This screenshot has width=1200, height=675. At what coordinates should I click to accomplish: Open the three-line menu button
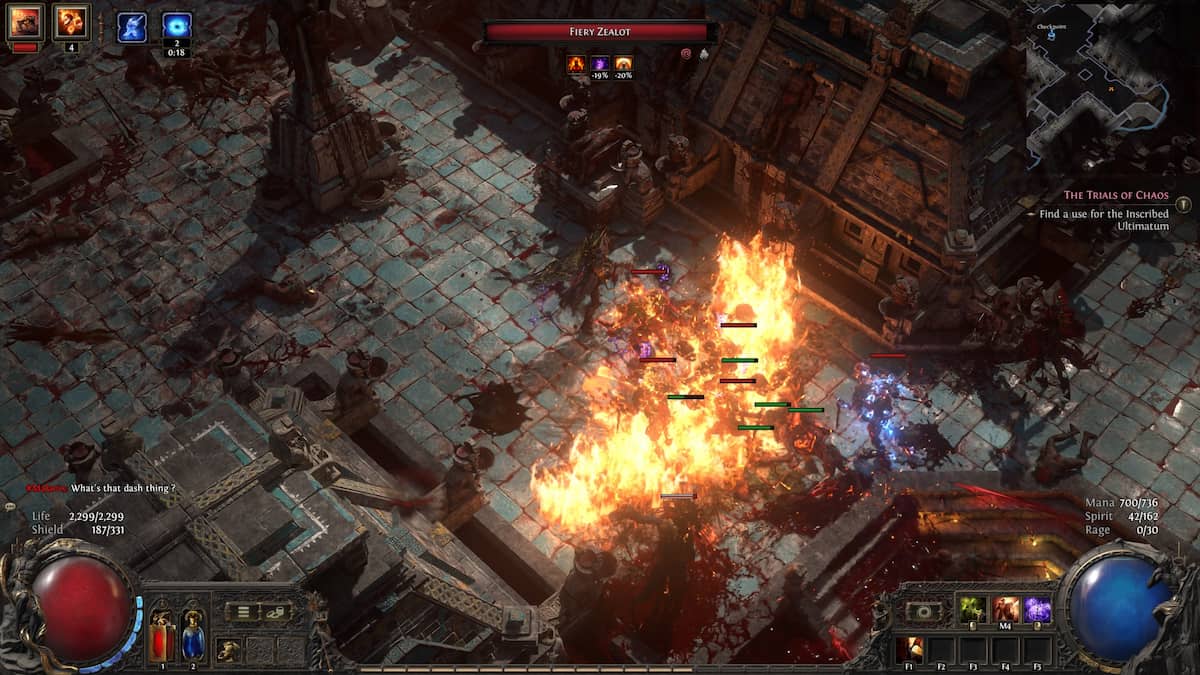tap(243, 612)
